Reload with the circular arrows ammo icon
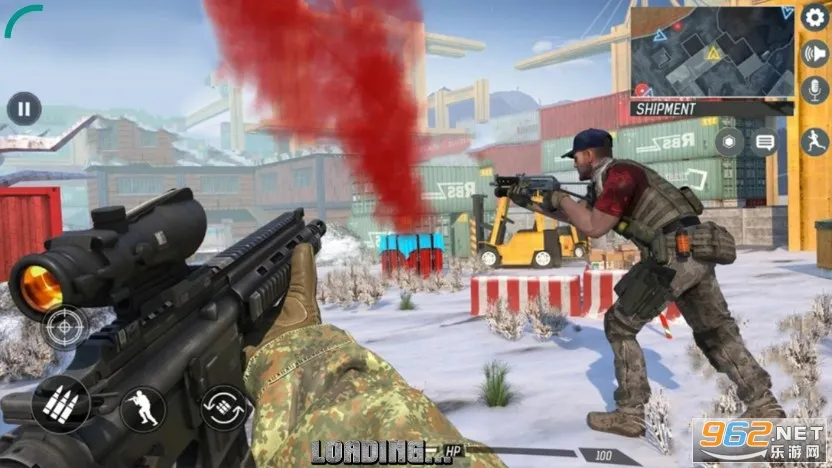 click(x=223, y=408)
